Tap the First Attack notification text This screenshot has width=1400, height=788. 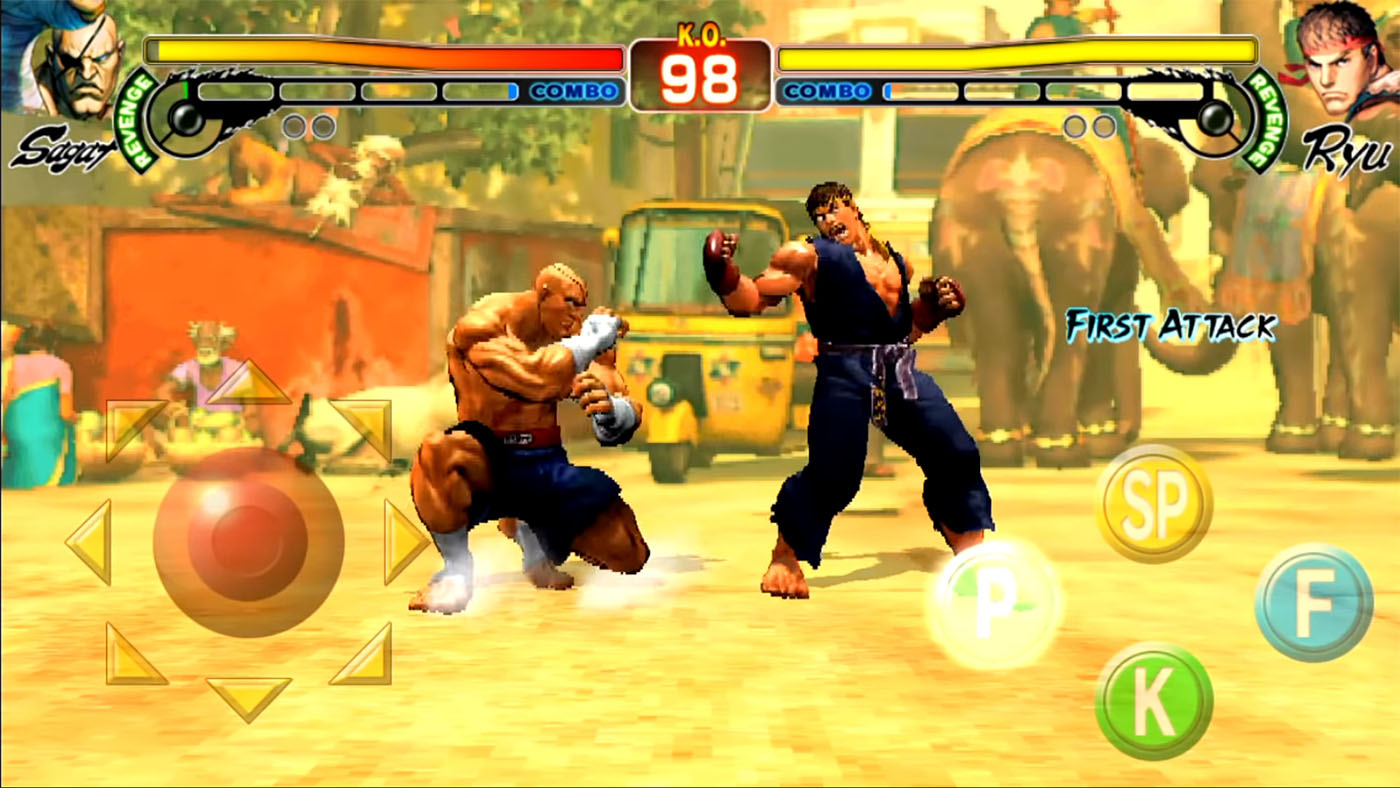coord(1170,324)
